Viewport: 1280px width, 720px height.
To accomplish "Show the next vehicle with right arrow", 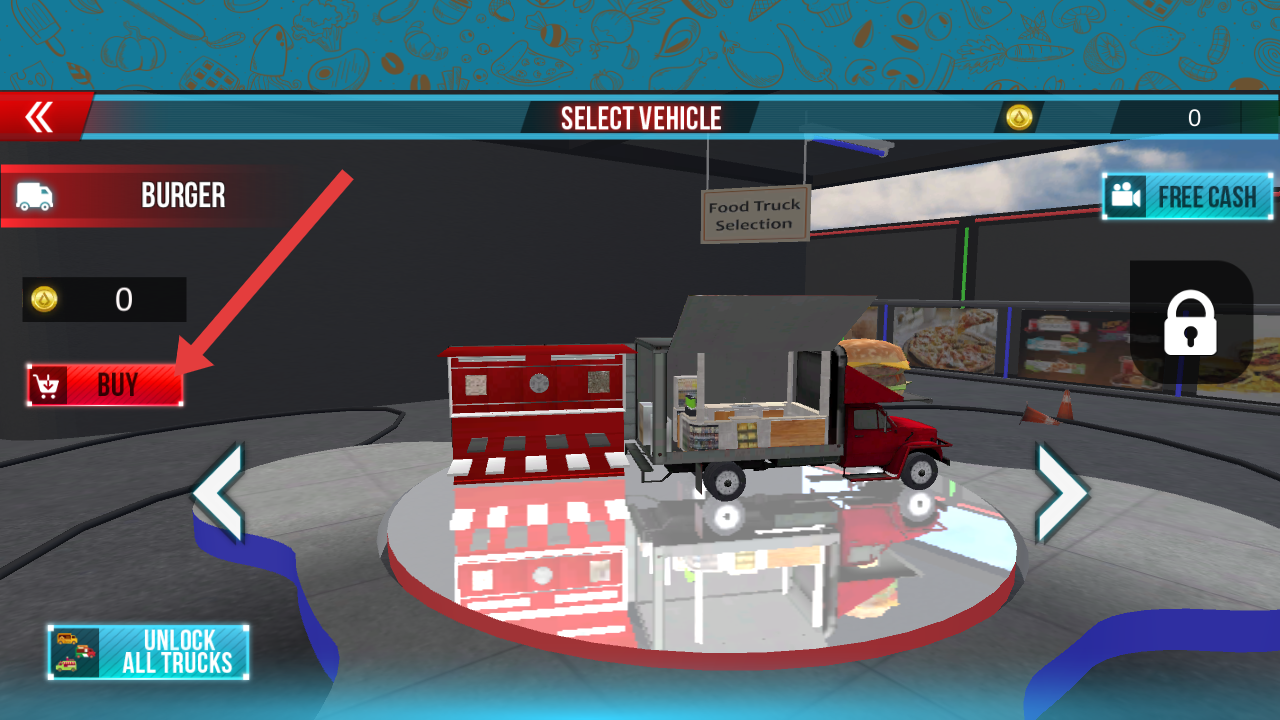I will [1061, 493].
